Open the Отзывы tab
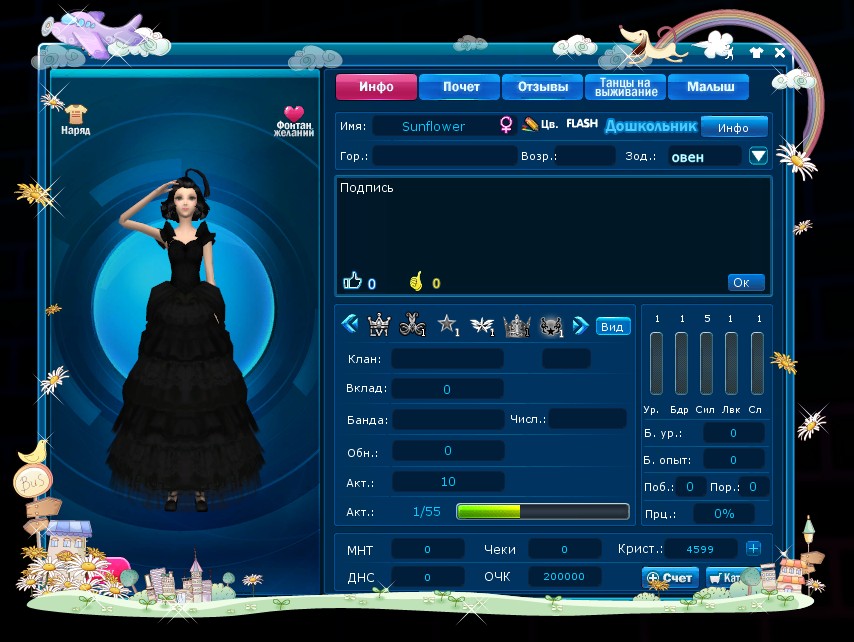Viewport: 854px width, 642px height. (x=542, y=87)
